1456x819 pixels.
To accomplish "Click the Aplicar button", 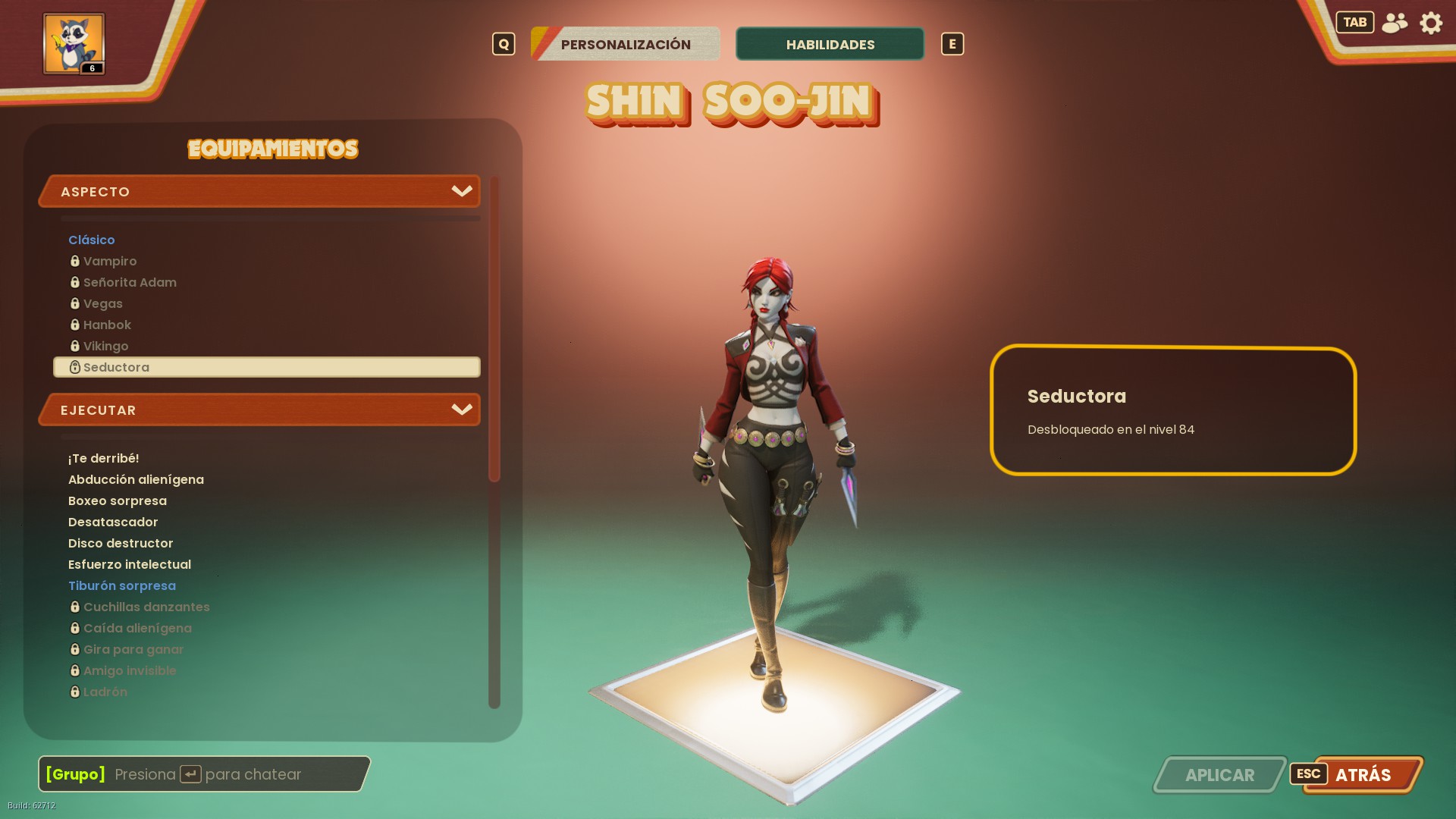I will coord(1219,775).
